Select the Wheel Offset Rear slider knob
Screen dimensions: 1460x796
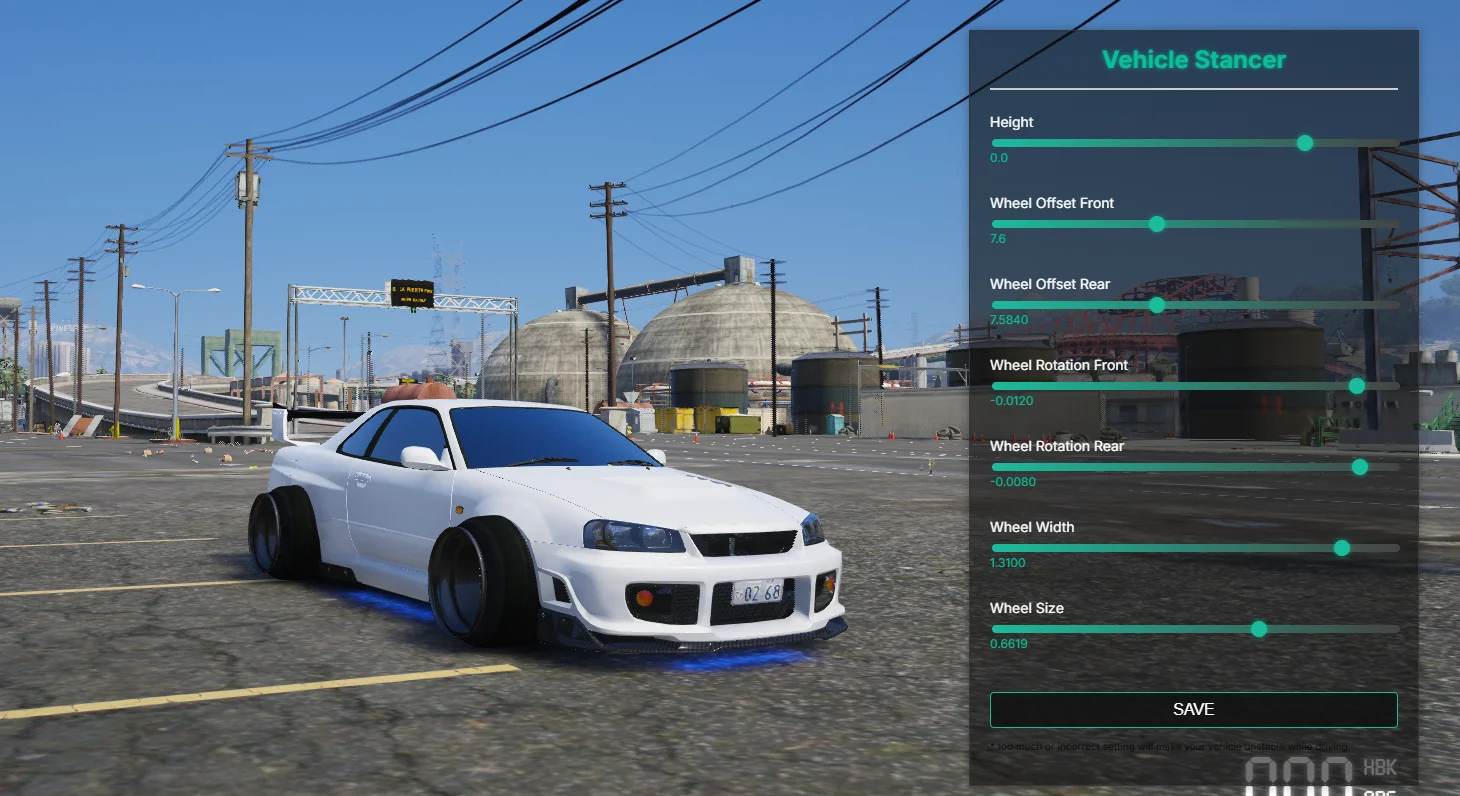pos(1157,305)
